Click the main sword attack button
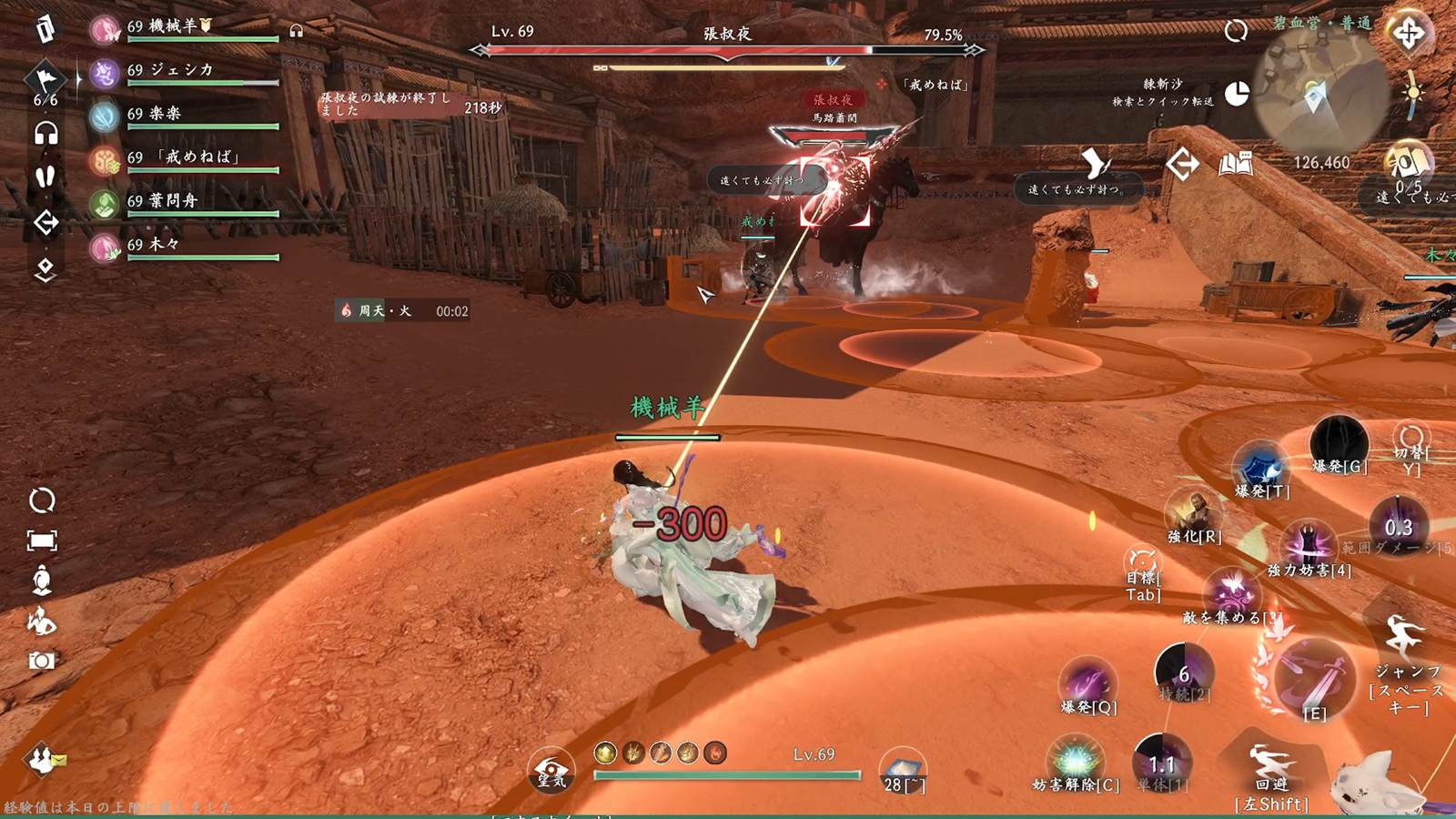The width and height of the screenshot is (1456, 819). 1315,678
